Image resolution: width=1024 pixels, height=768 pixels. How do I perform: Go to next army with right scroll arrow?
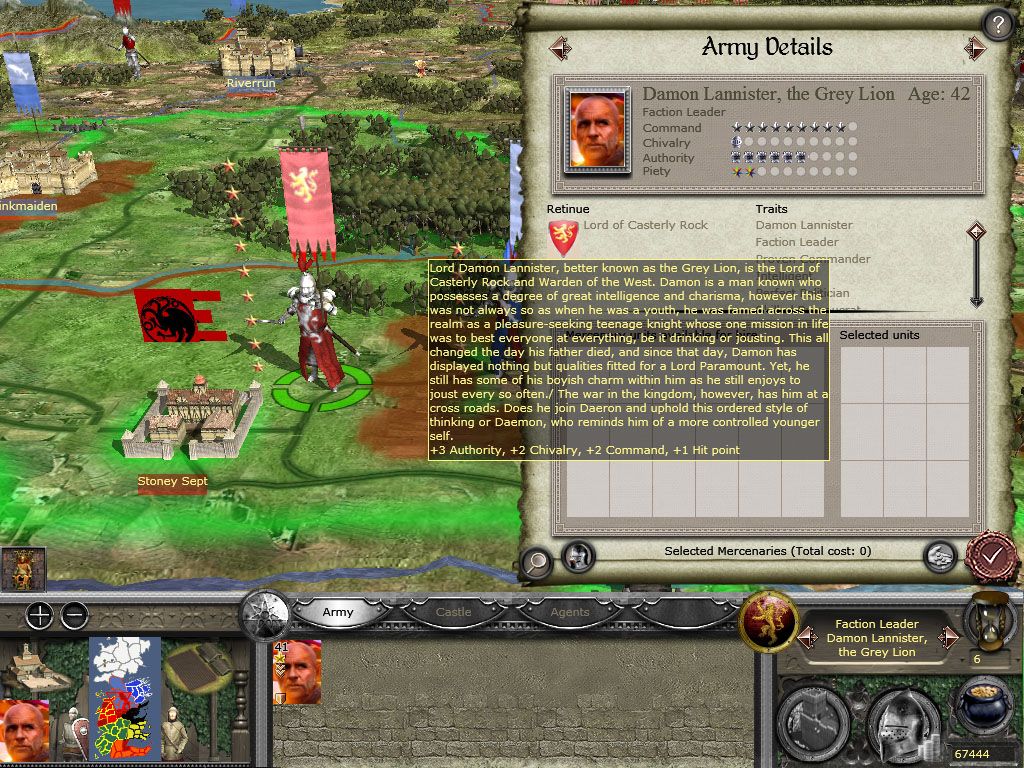(x=976, y=47)
